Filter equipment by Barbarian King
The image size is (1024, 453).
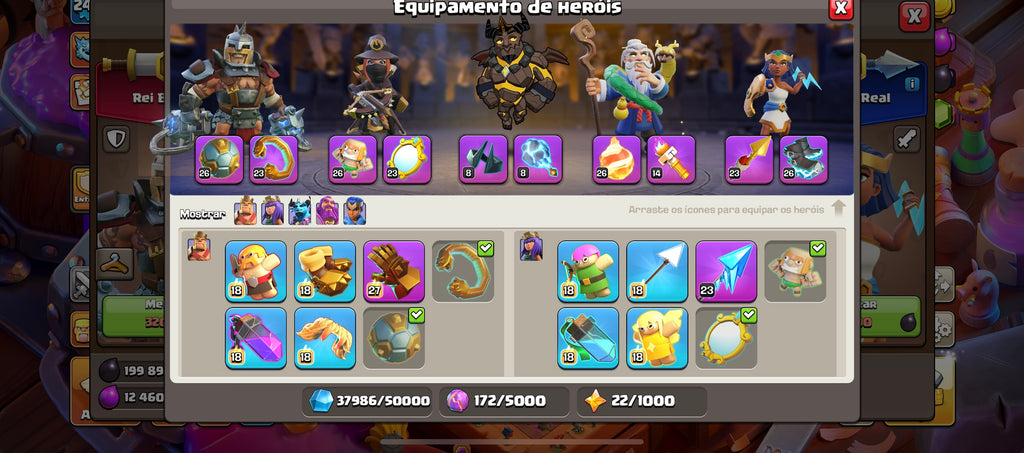pyautogui.click(x=245, y=211)
